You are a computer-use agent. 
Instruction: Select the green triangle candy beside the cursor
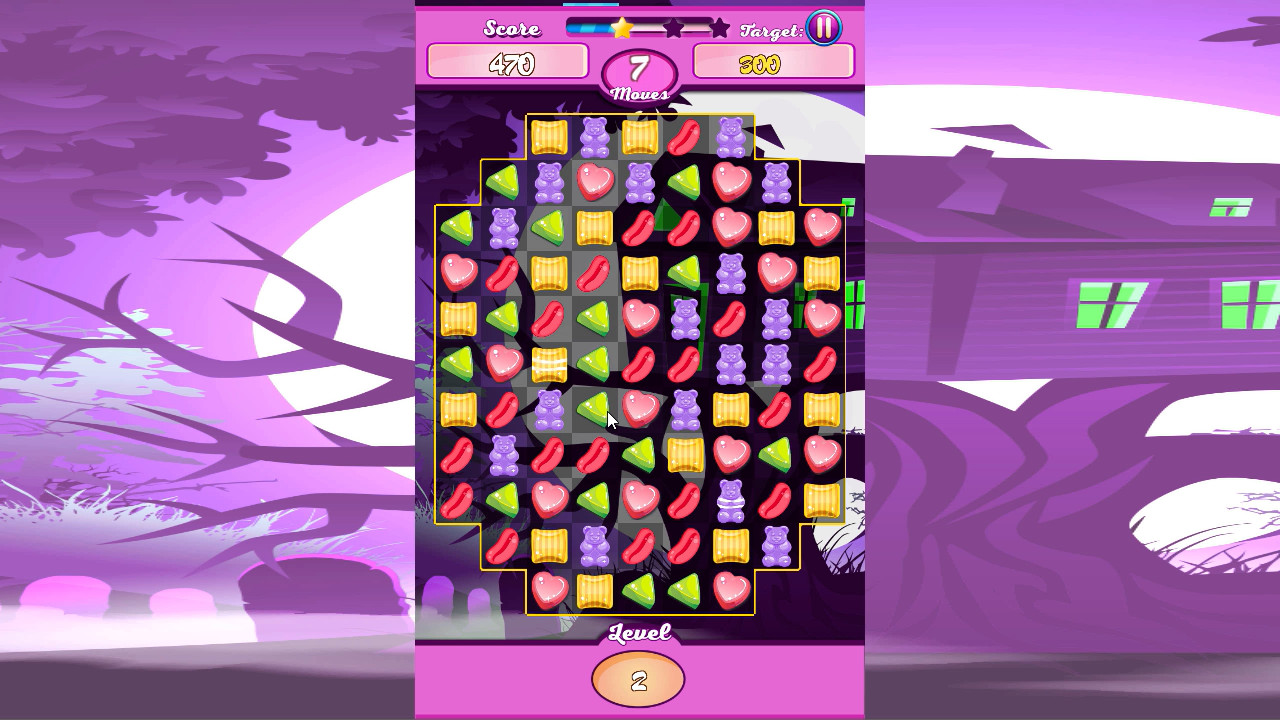click(594, 410)
